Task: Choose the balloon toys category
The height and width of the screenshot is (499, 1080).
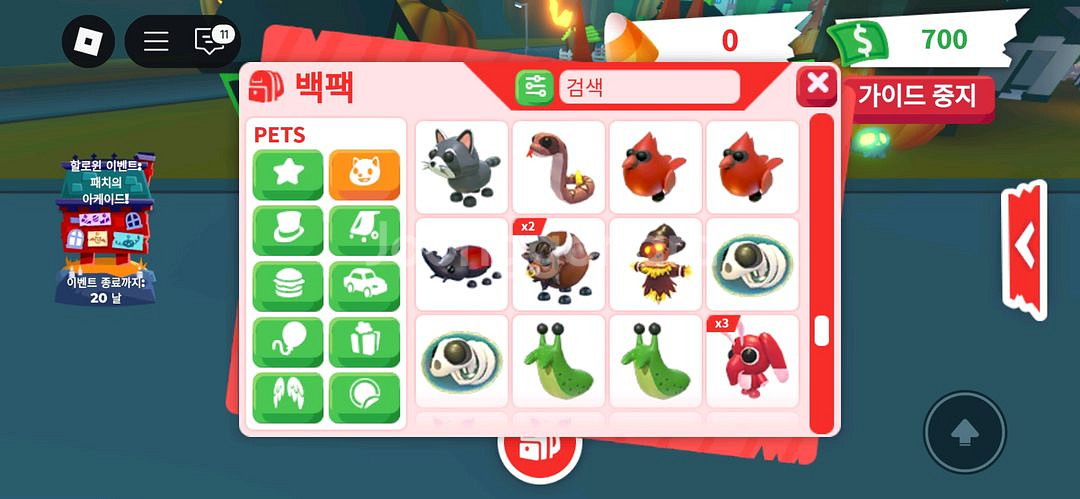Action: [288, 343]
